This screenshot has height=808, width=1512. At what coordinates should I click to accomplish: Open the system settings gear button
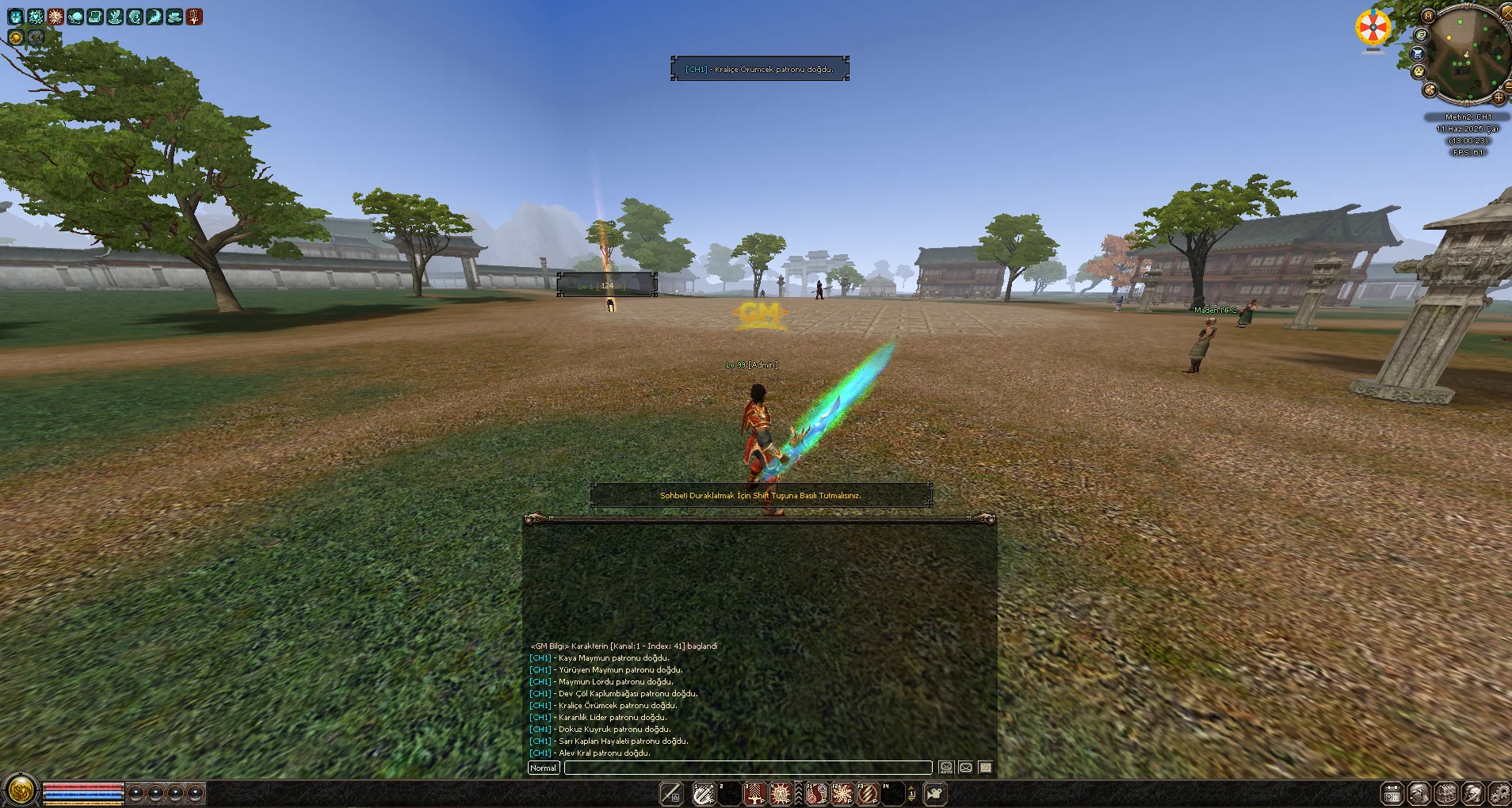tap(1499, 793)
